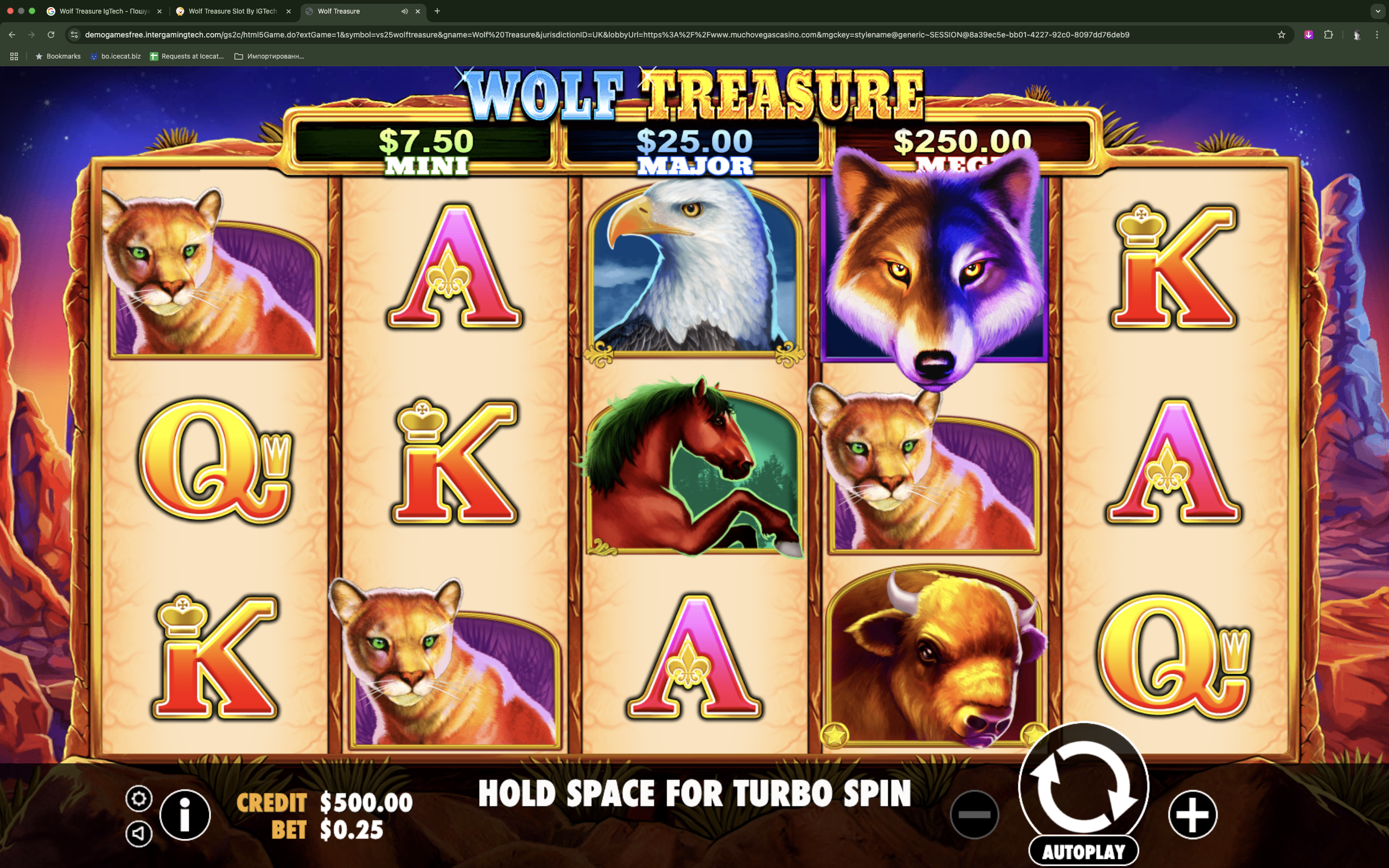Decrease the bet with the minus icon

point(976,814)
